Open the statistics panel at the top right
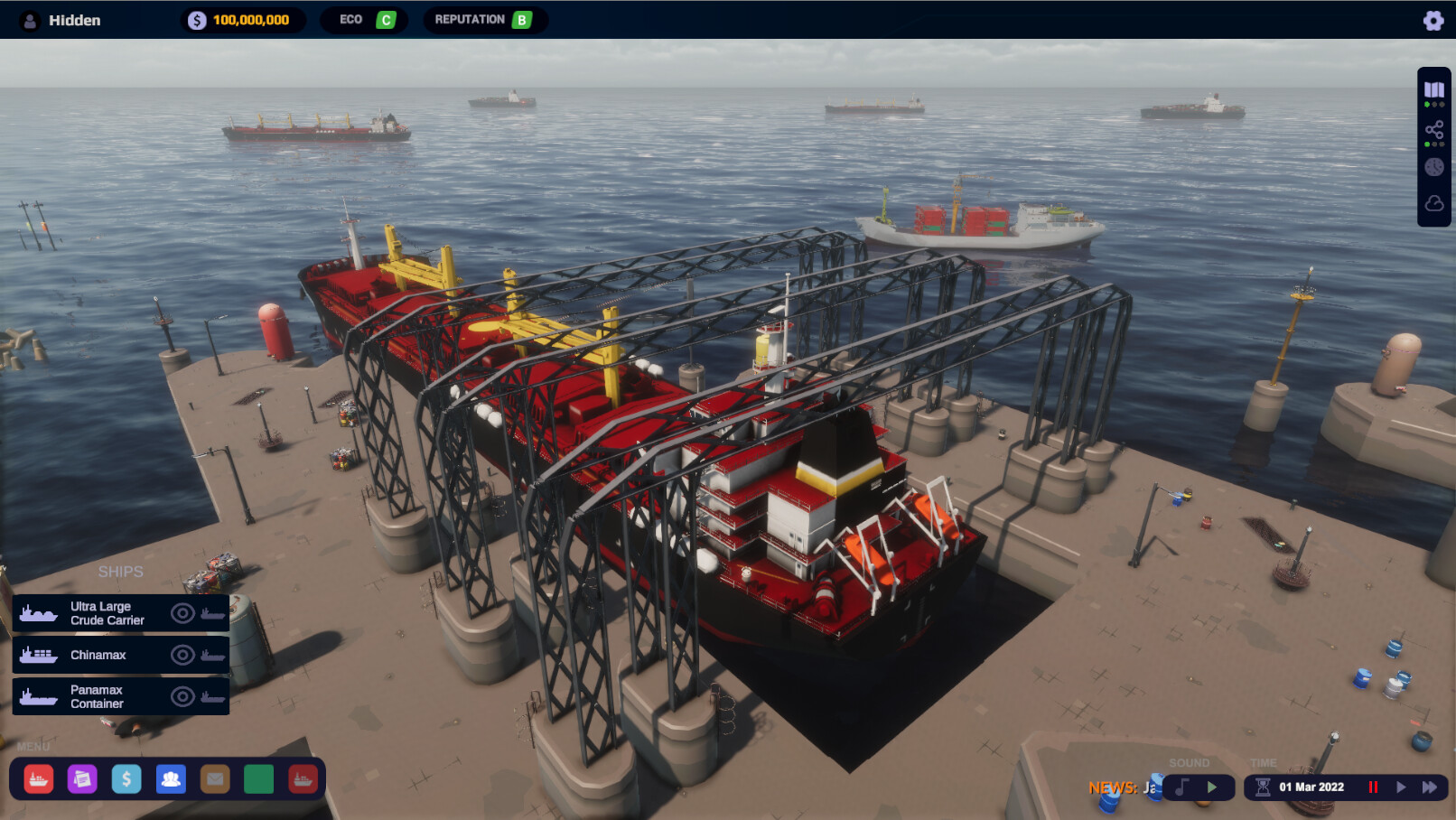1456x820 pixels. click(1433, 89)
